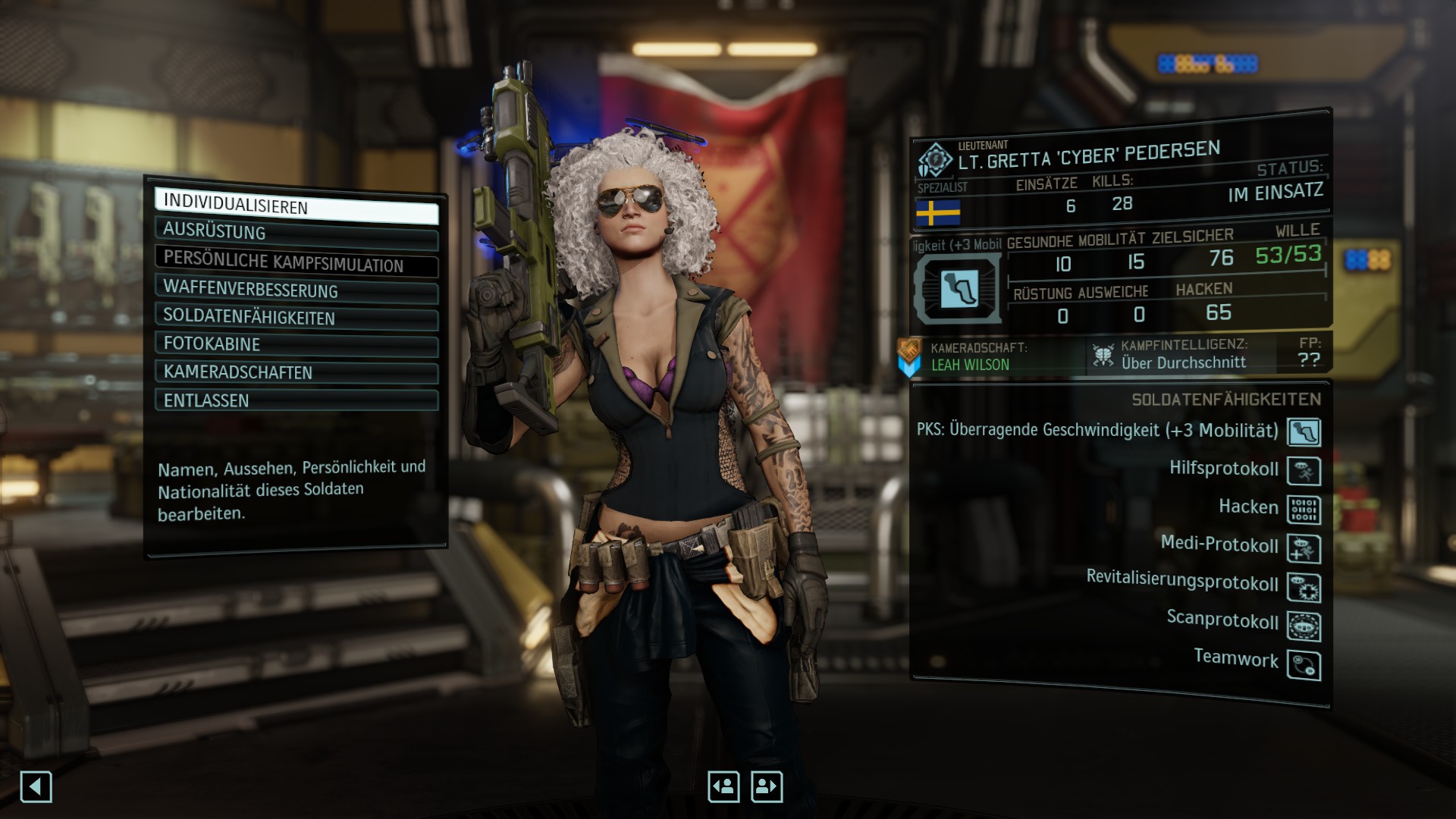The height and width of the screenshot is (819, 1456).
Task: Enter the Fotokabine
Action: [296, 345]
